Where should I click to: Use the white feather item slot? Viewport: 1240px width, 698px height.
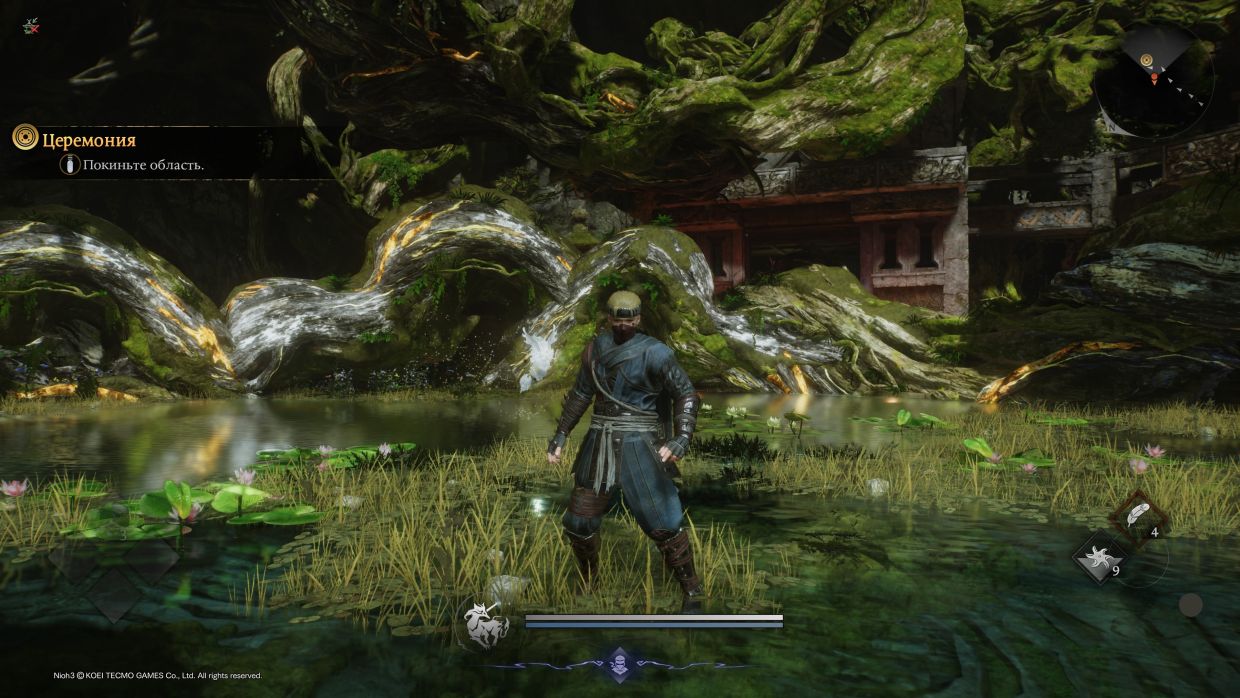tap(1136, 514)
